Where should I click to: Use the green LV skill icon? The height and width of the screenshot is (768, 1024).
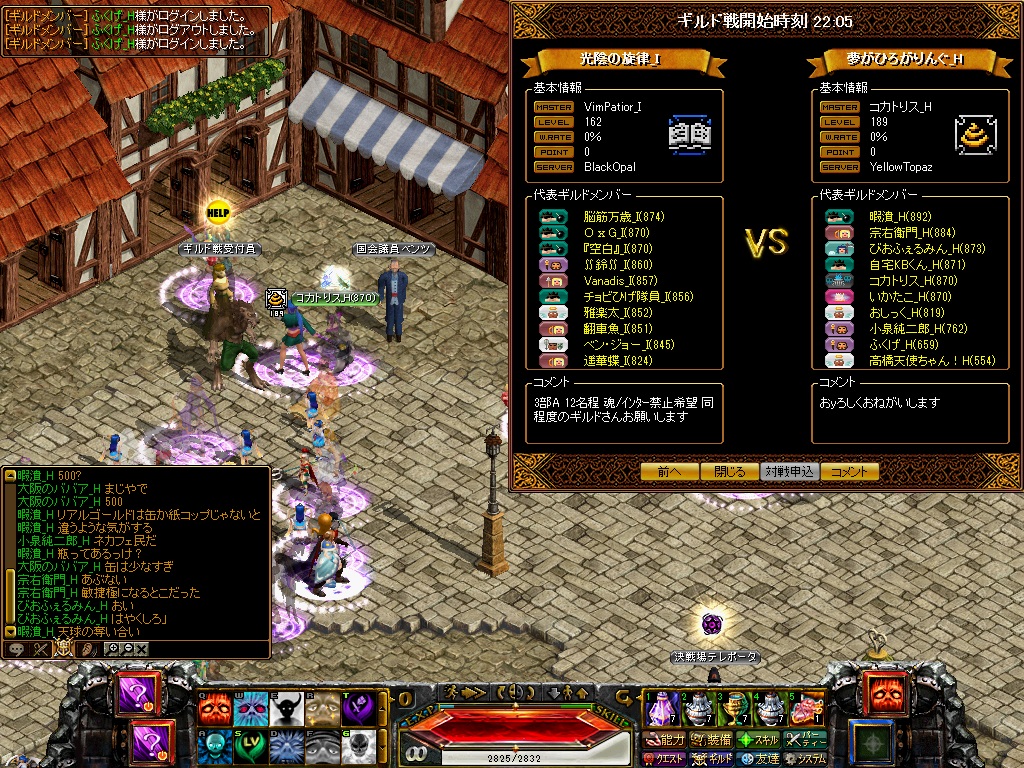[x=251, y=744]
